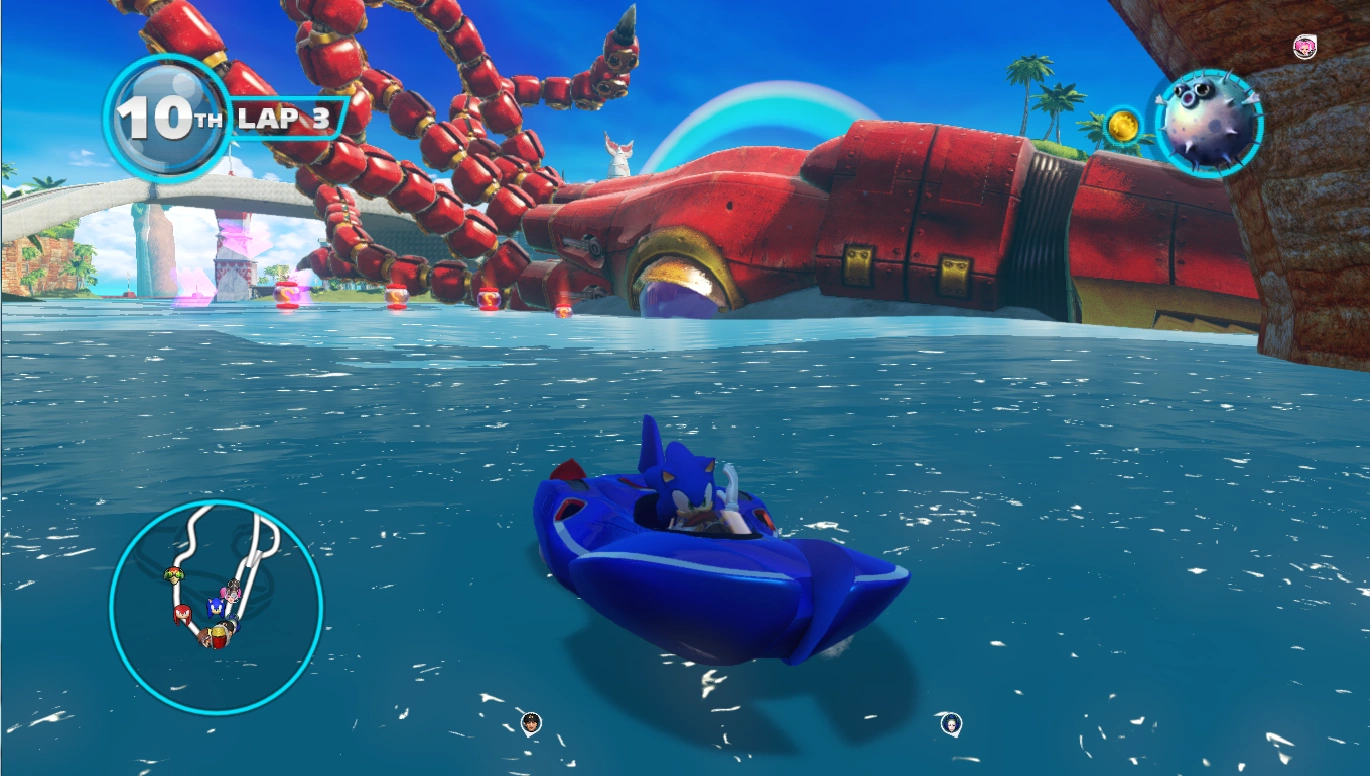
Task: Click the pink Amy racer indicator
Action: 1304,46
